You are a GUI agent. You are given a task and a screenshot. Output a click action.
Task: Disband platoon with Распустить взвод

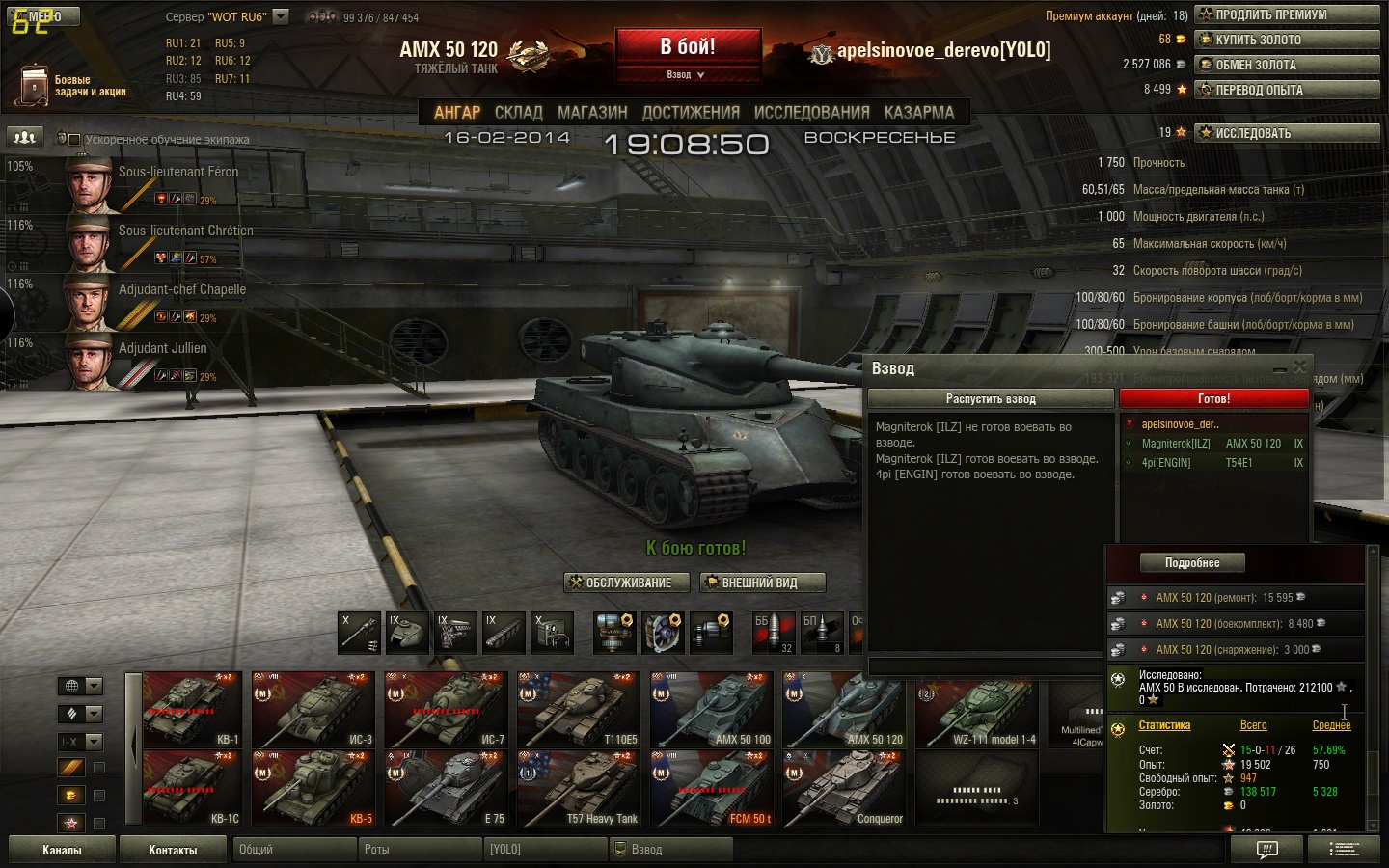(991, 398)
